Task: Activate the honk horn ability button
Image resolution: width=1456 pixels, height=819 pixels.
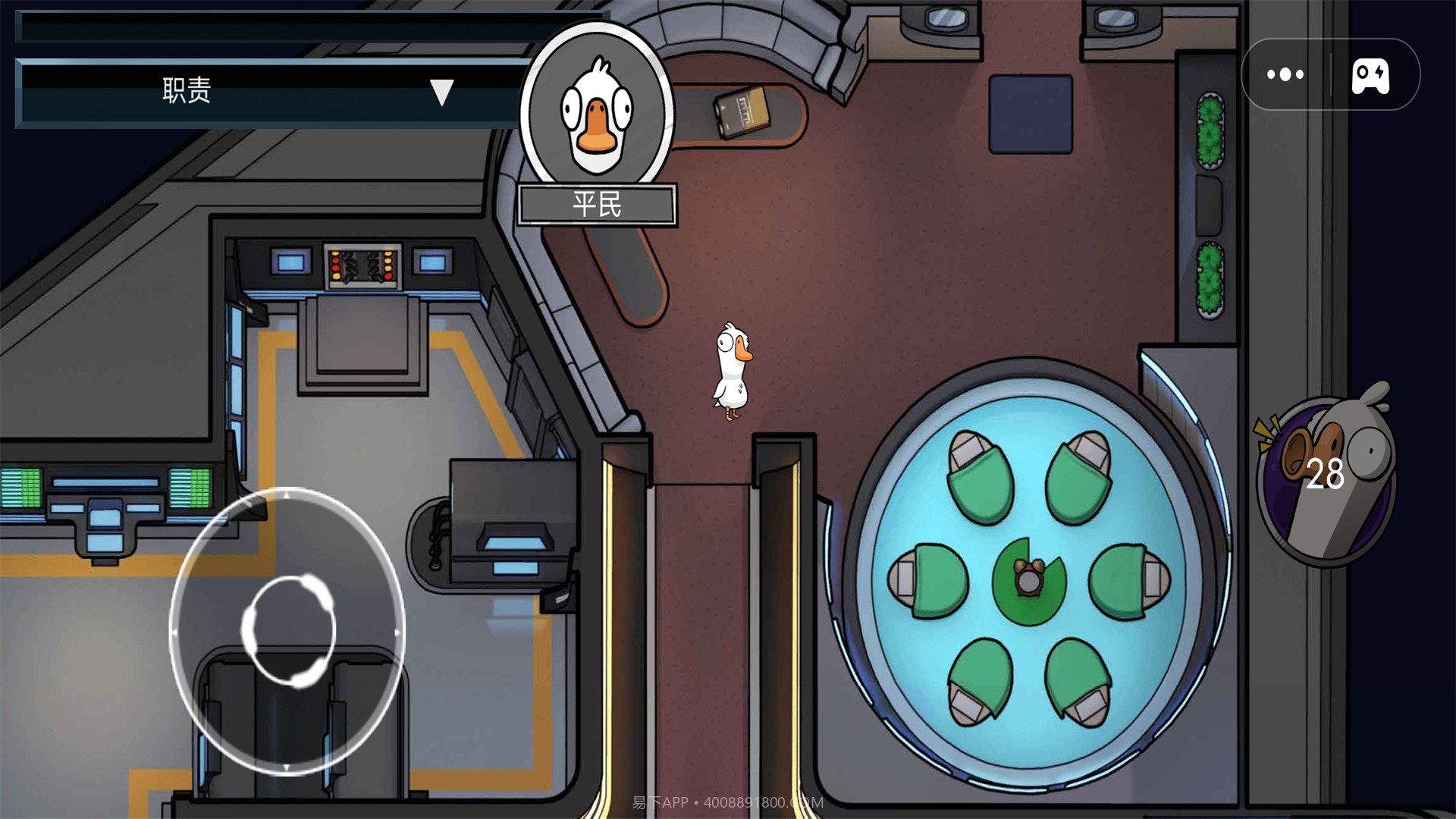Action: 1326,479
